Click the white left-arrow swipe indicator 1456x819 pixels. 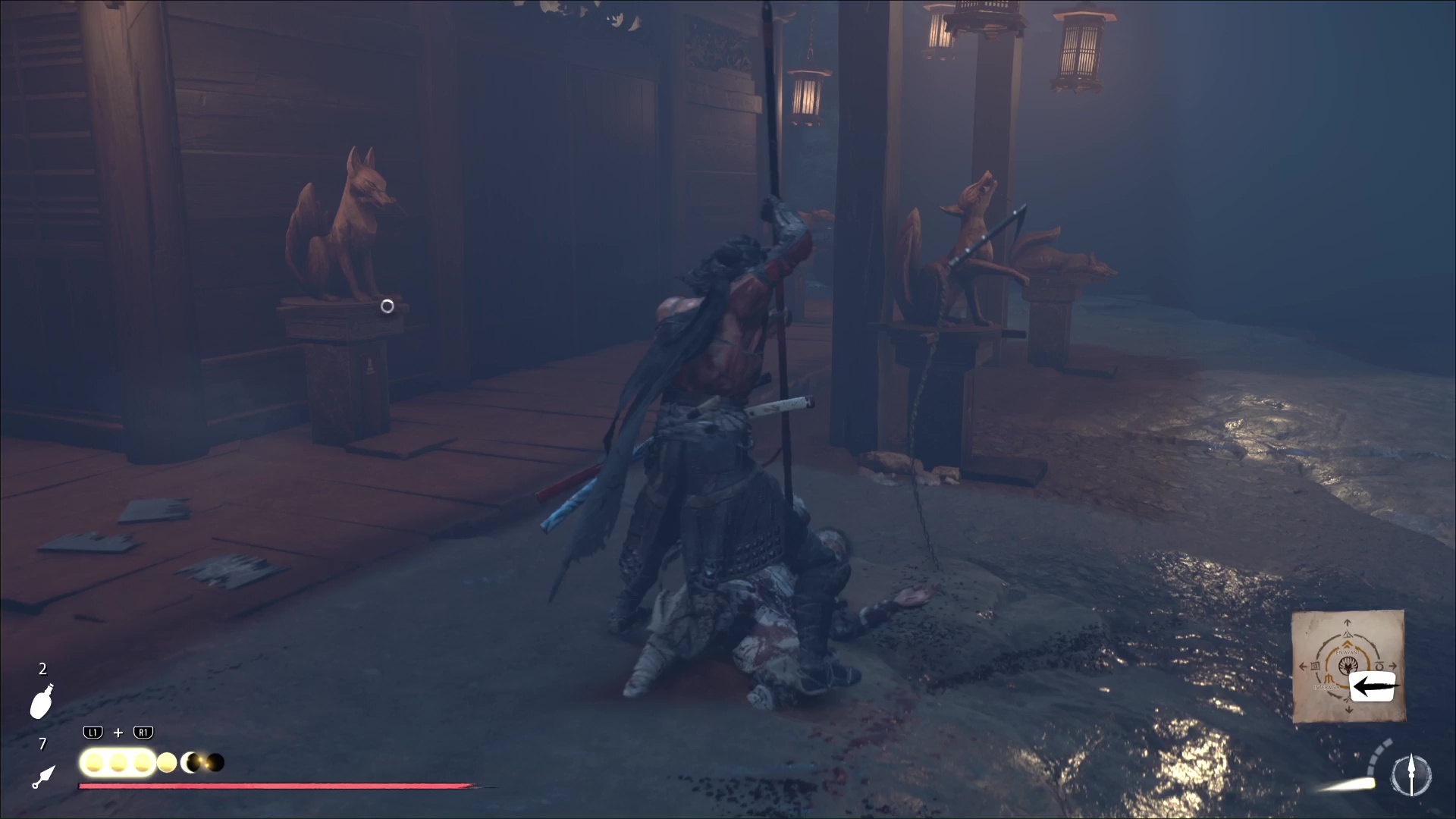coord(1372,686)
